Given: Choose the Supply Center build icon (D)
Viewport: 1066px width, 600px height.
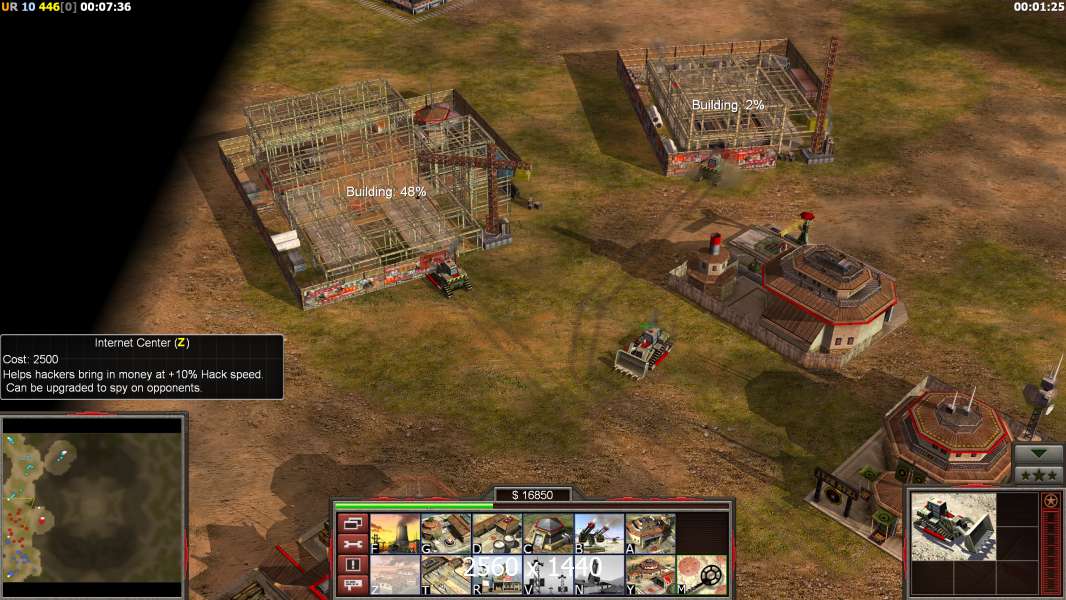Looking at the screenshot, I should [x=498, y=534].
